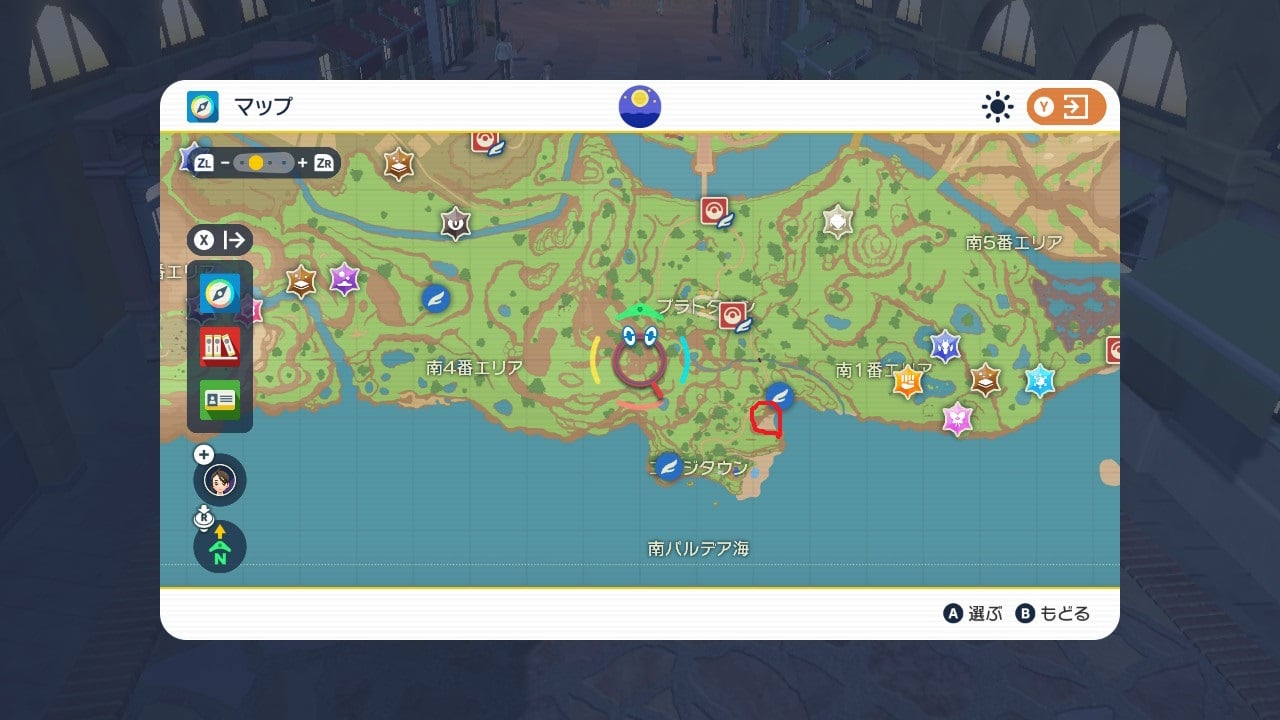Click the green N compass arrow icon
Screen dimensions: 1280x720
[x=218, y=551]
